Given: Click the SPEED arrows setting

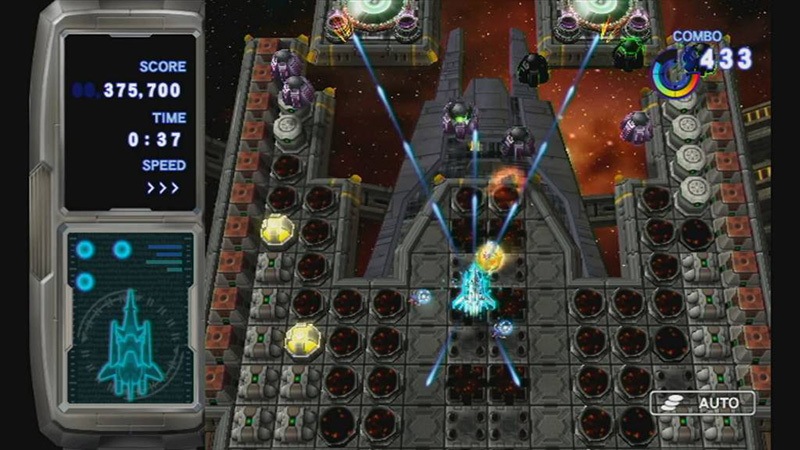Looking at the screenshot, I should tap(165, 189).
